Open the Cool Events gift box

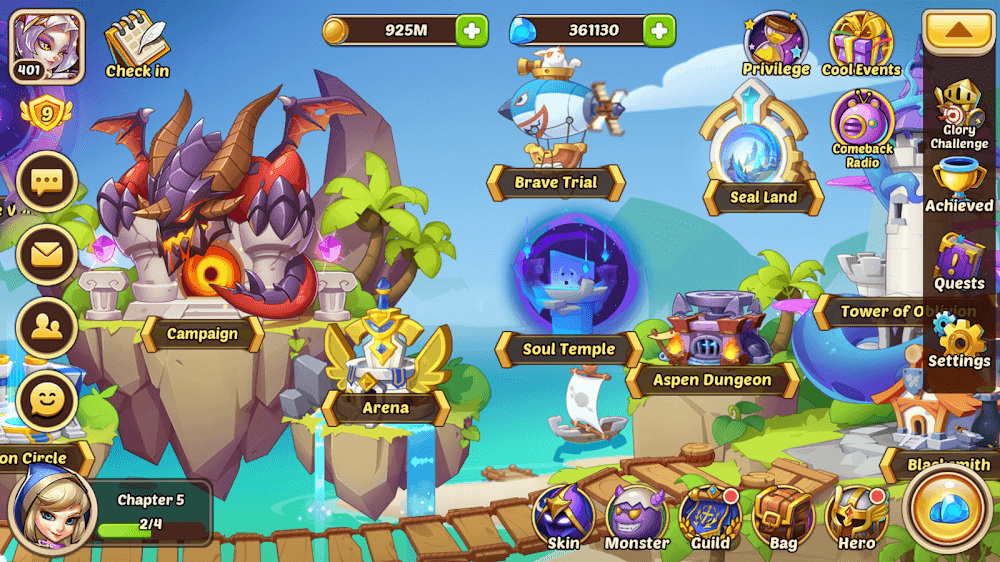(x=861, y=44)
